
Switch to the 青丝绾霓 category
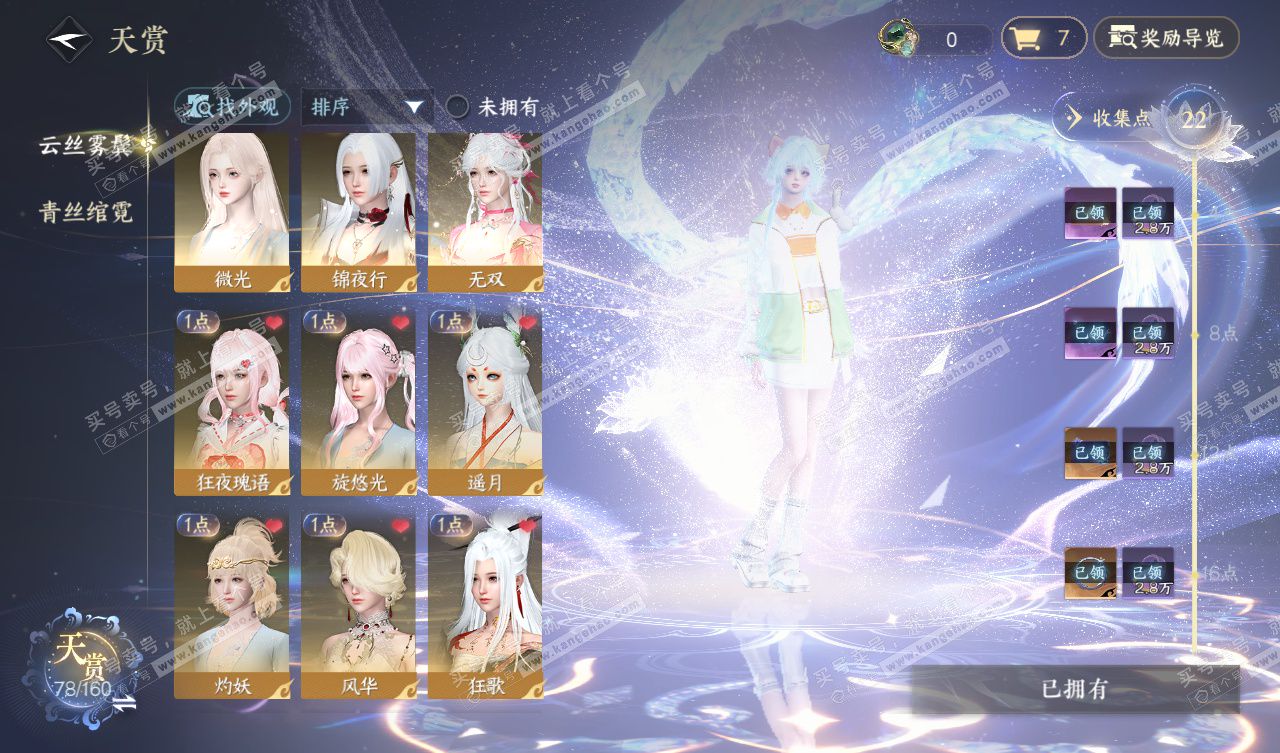tap(86, 212)
